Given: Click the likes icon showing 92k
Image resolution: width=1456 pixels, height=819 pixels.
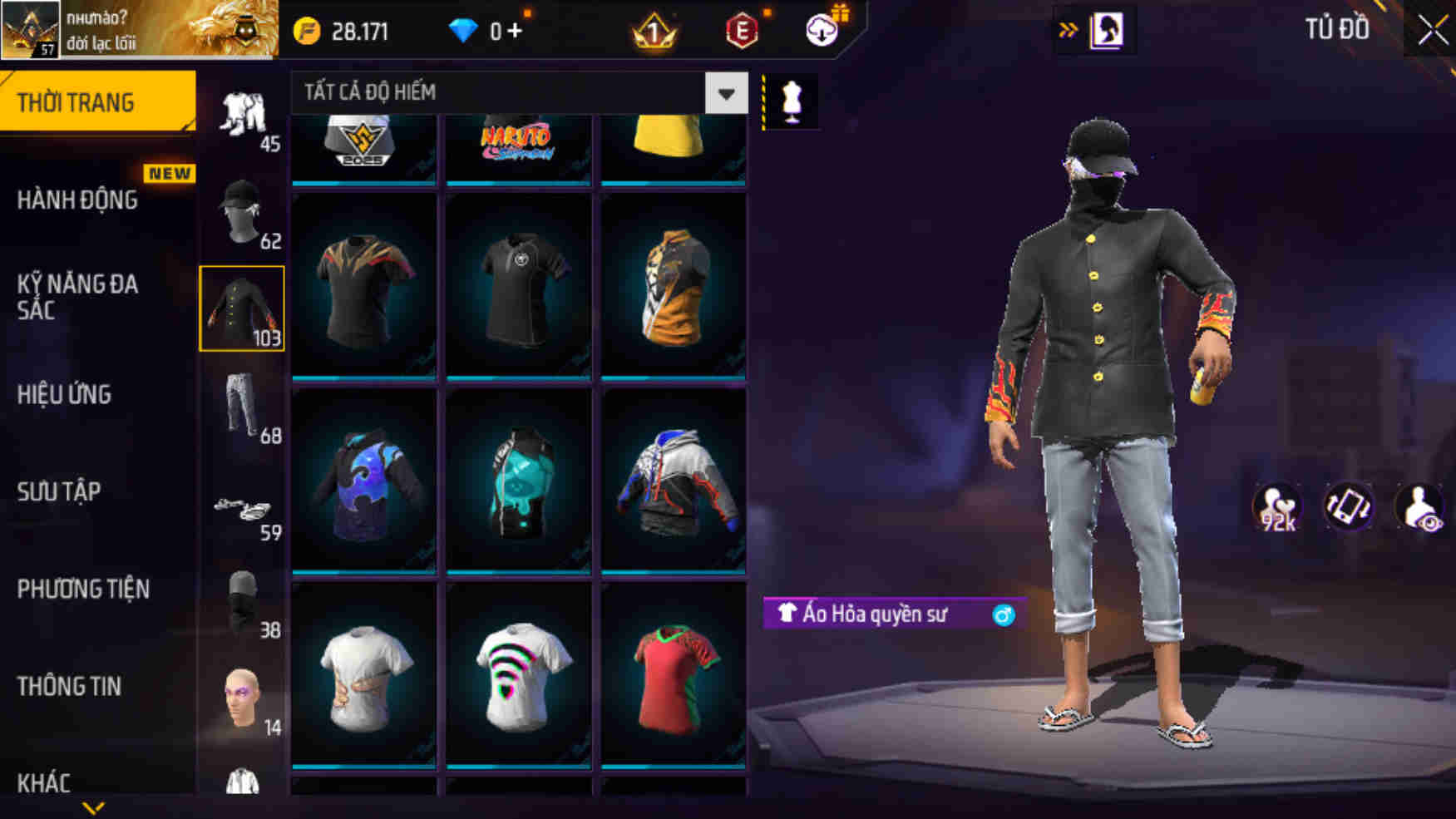Looking at the screenshot, I should [1279, 504].
